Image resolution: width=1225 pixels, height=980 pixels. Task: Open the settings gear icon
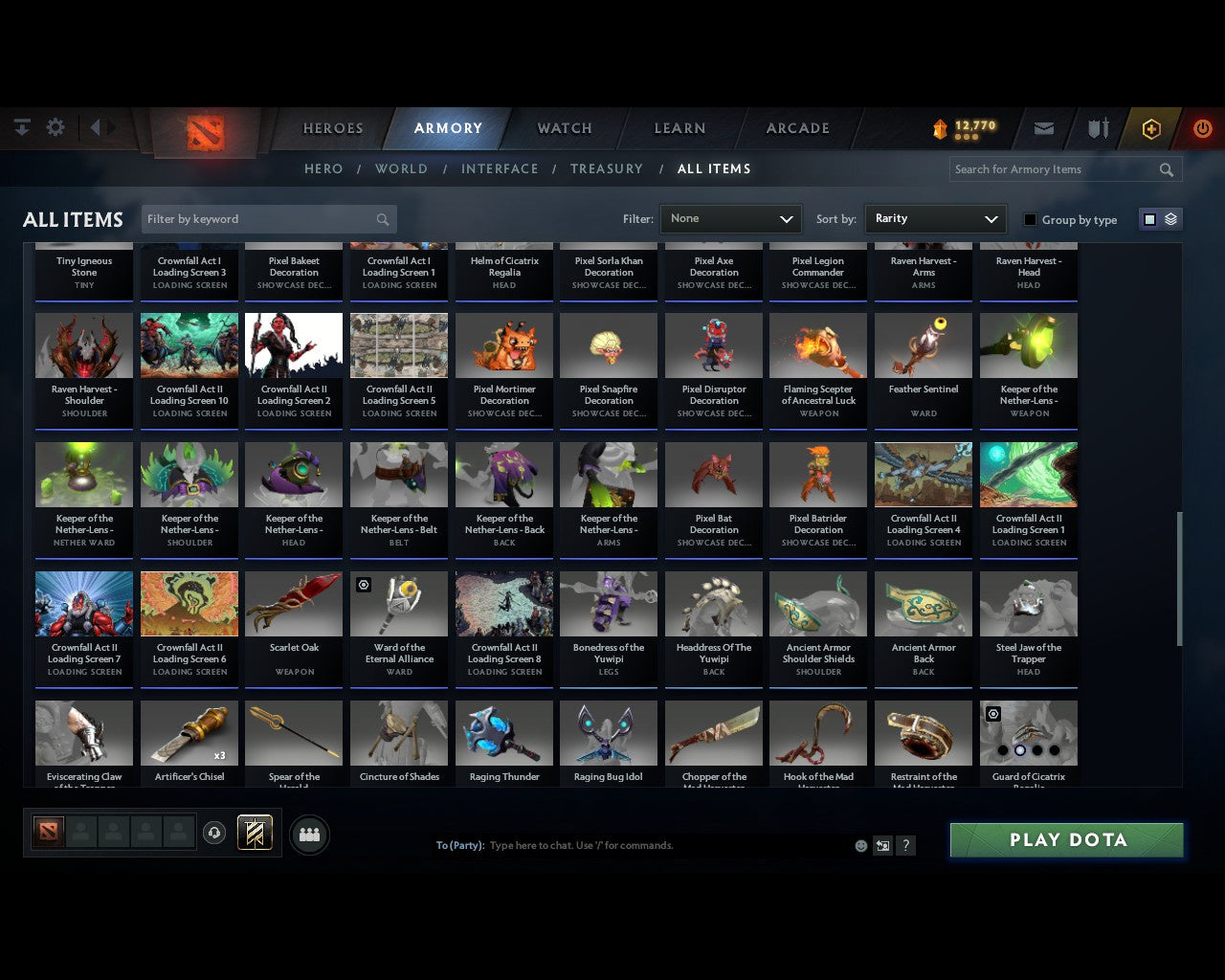click(x=55, y=126)
